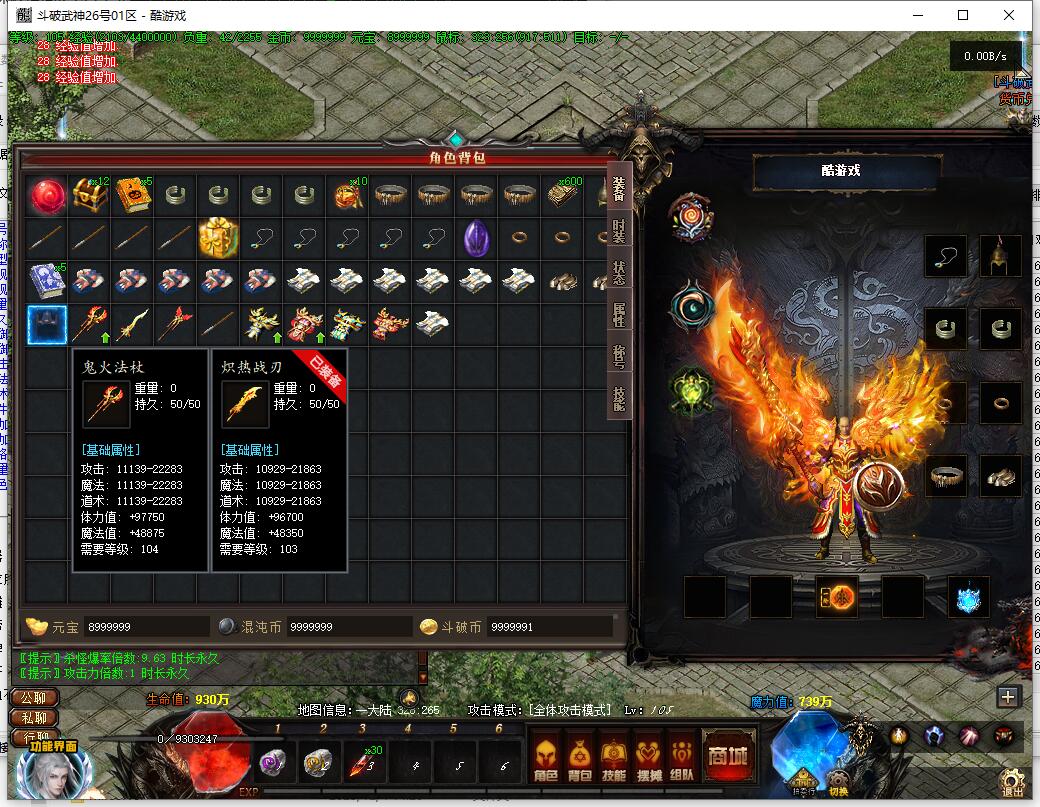Click the equipped helmet slot

999,255
